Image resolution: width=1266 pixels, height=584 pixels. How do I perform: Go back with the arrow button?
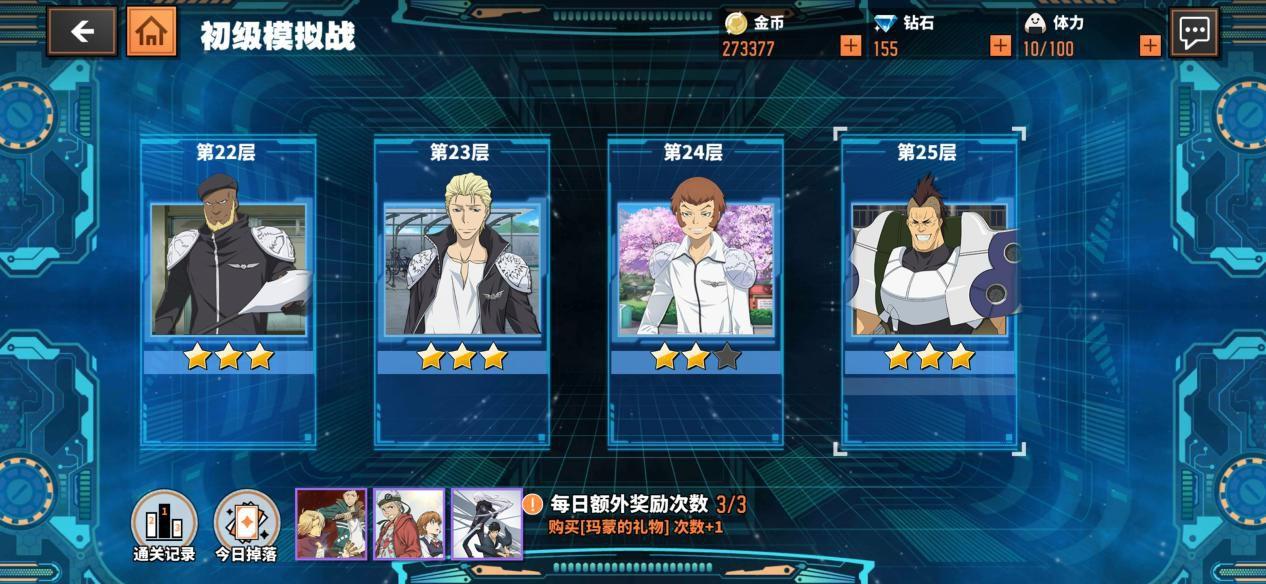click(81, 32)
